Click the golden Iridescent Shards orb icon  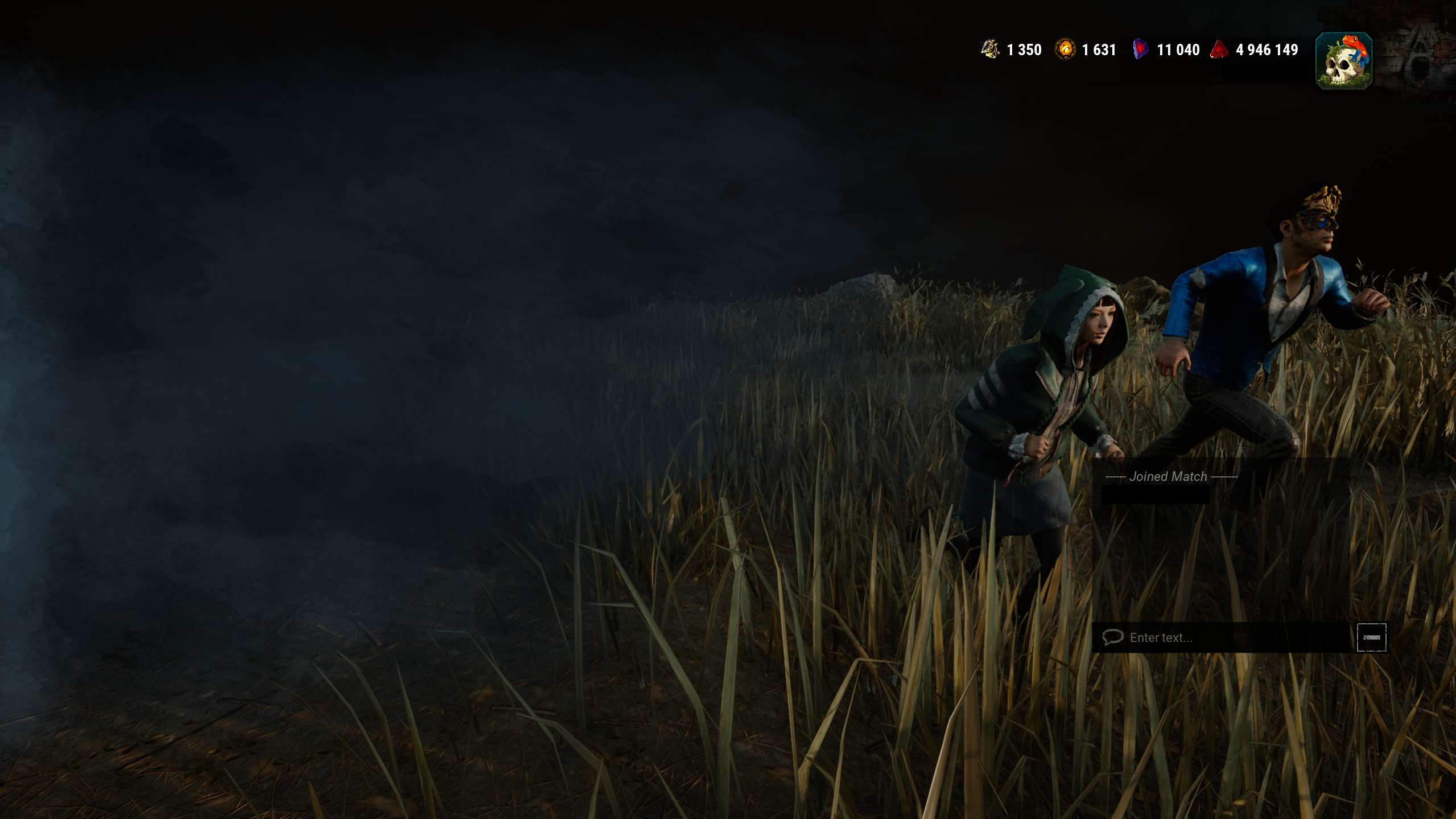coord(1065,50)
